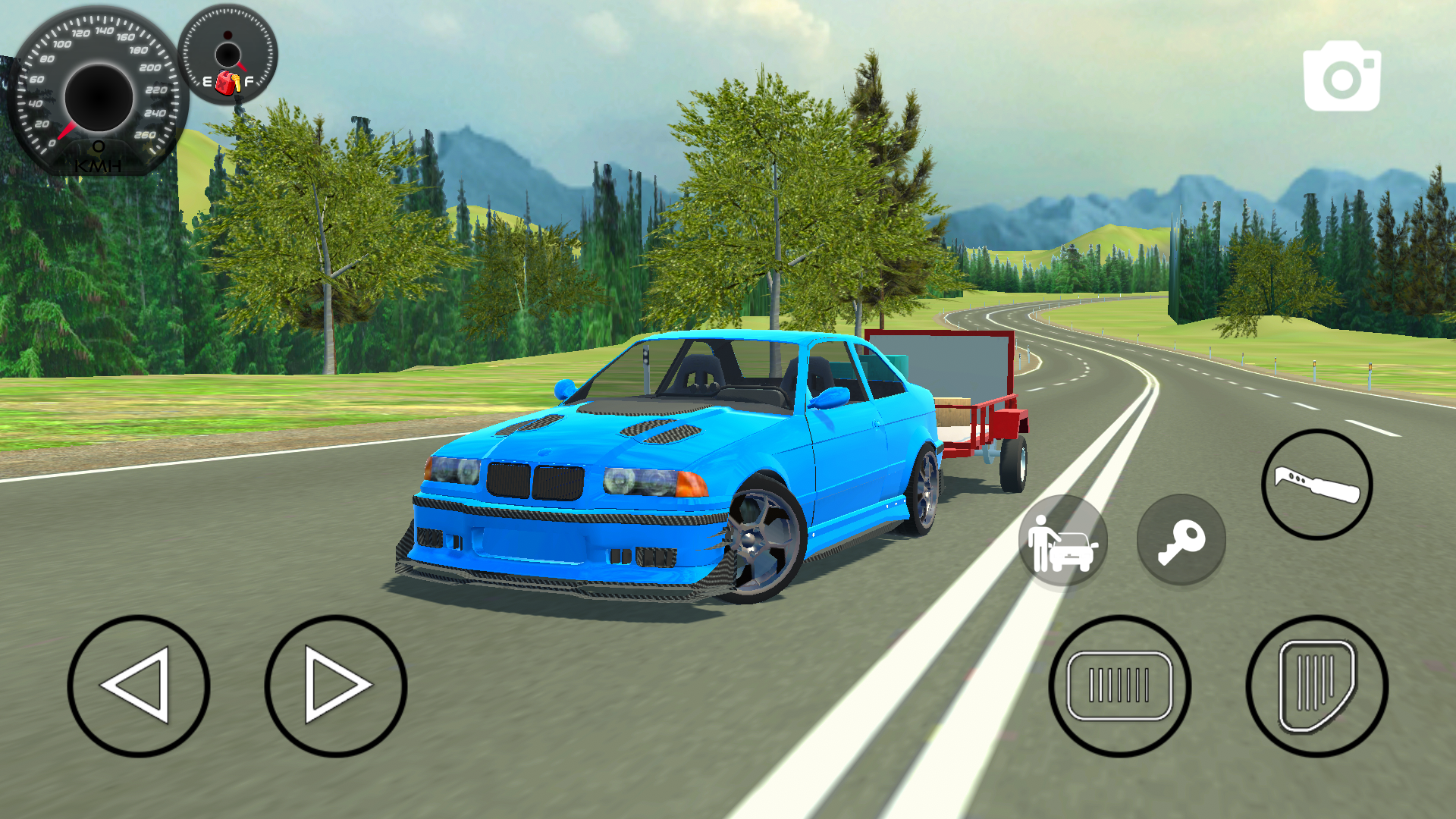Viewport: 1456px width, 819px height.
Task: Tap the person-with-car icon
Action: pos(1063,540)
